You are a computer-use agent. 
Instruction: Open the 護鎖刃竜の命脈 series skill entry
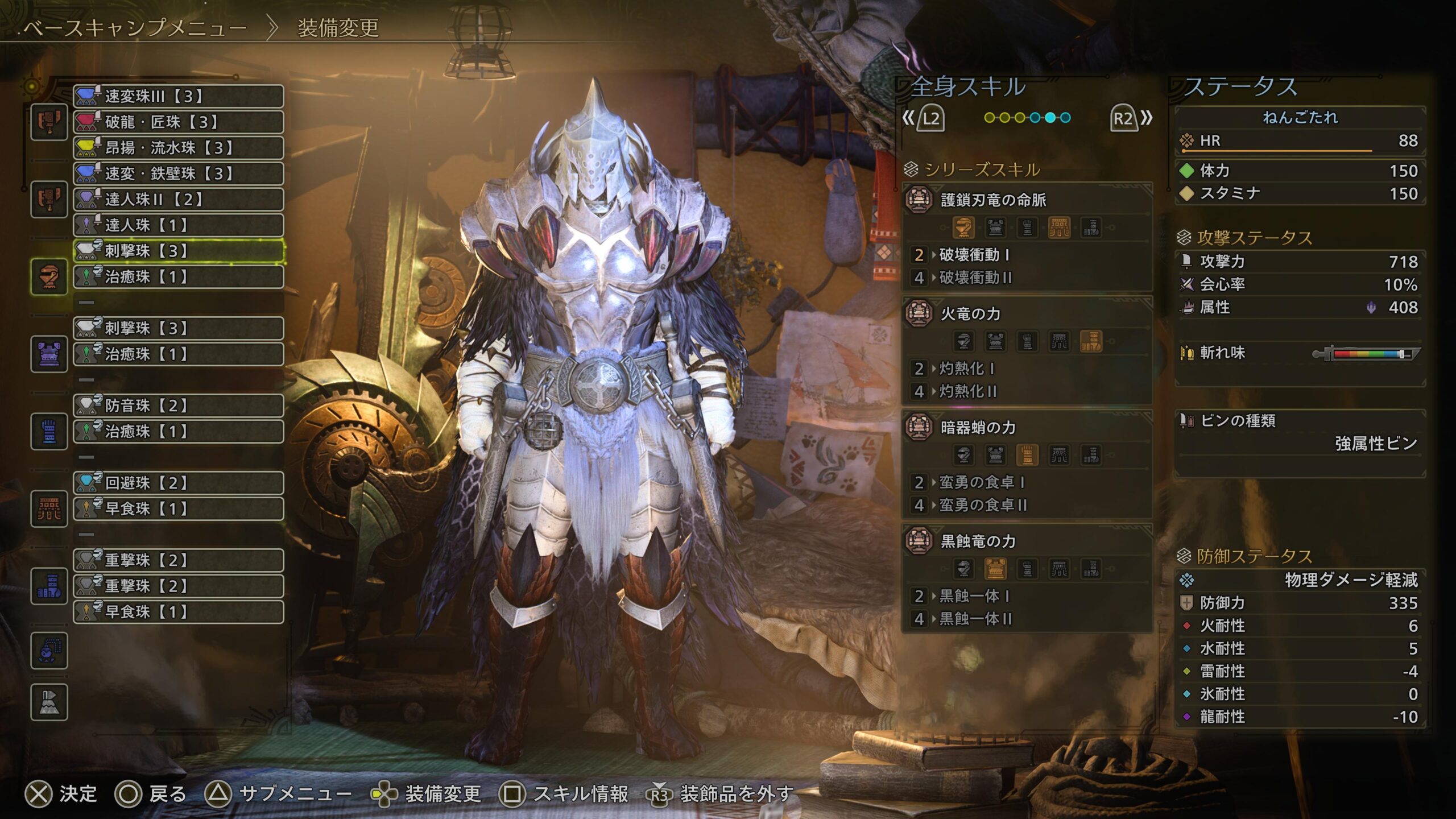tap(993, 200)
